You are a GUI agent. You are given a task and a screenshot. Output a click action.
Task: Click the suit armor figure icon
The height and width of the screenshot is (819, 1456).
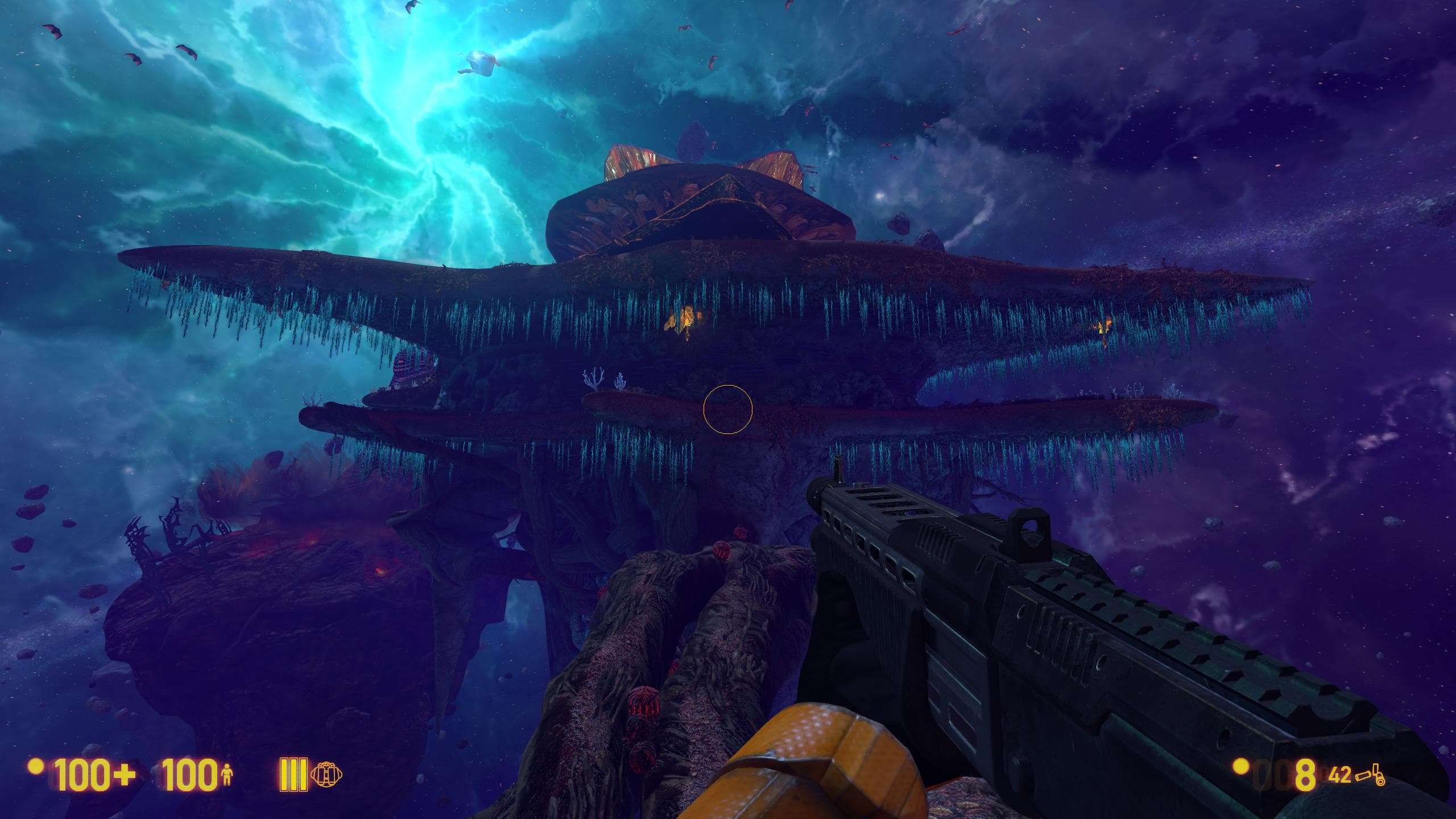[x=227, y=775]
